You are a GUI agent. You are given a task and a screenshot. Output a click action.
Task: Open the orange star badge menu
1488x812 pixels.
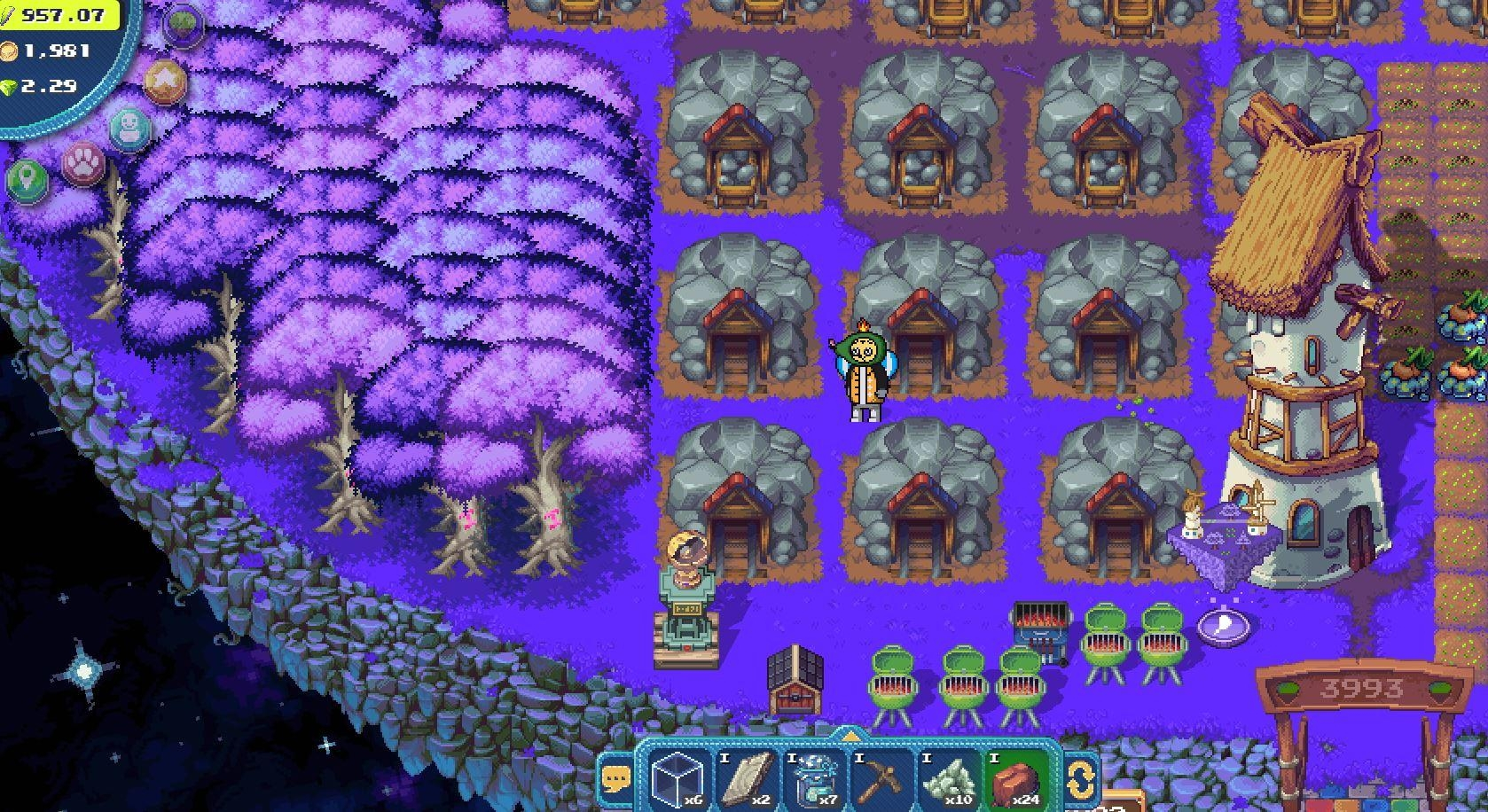[x=165, y=82]
